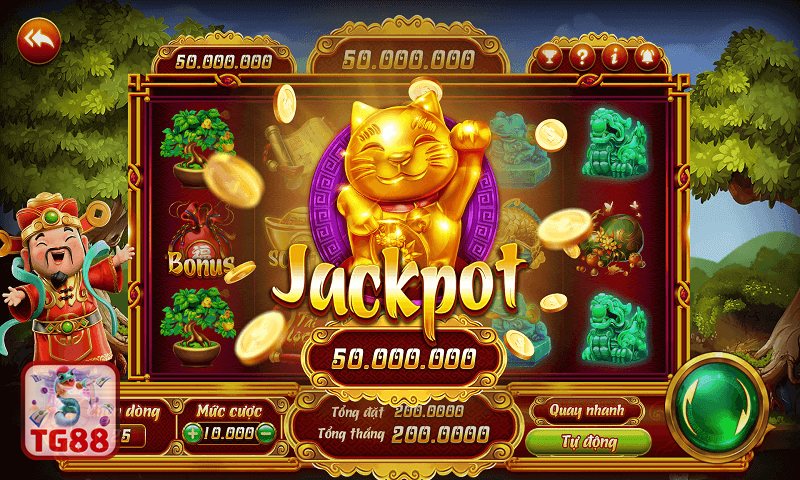Go back with the double-arrow button
This screenshot has height=480, width=800.
pyautogui.click(x=39, y=40)
